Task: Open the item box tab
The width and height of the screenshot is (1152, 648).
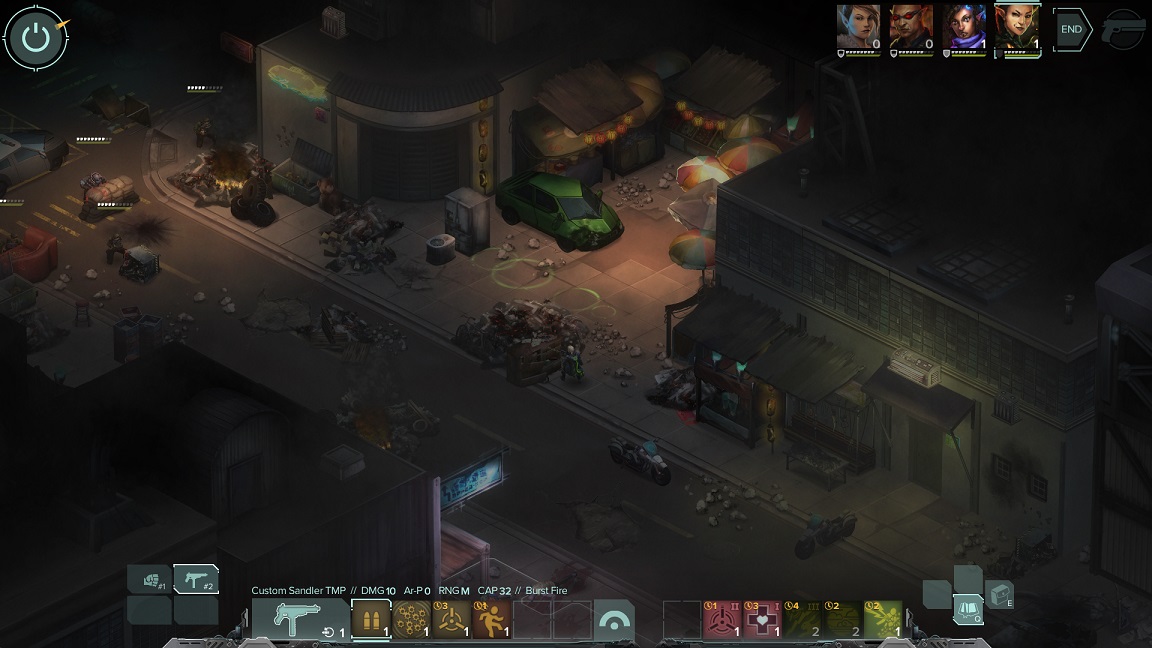Action: [x=1000, y=595]
